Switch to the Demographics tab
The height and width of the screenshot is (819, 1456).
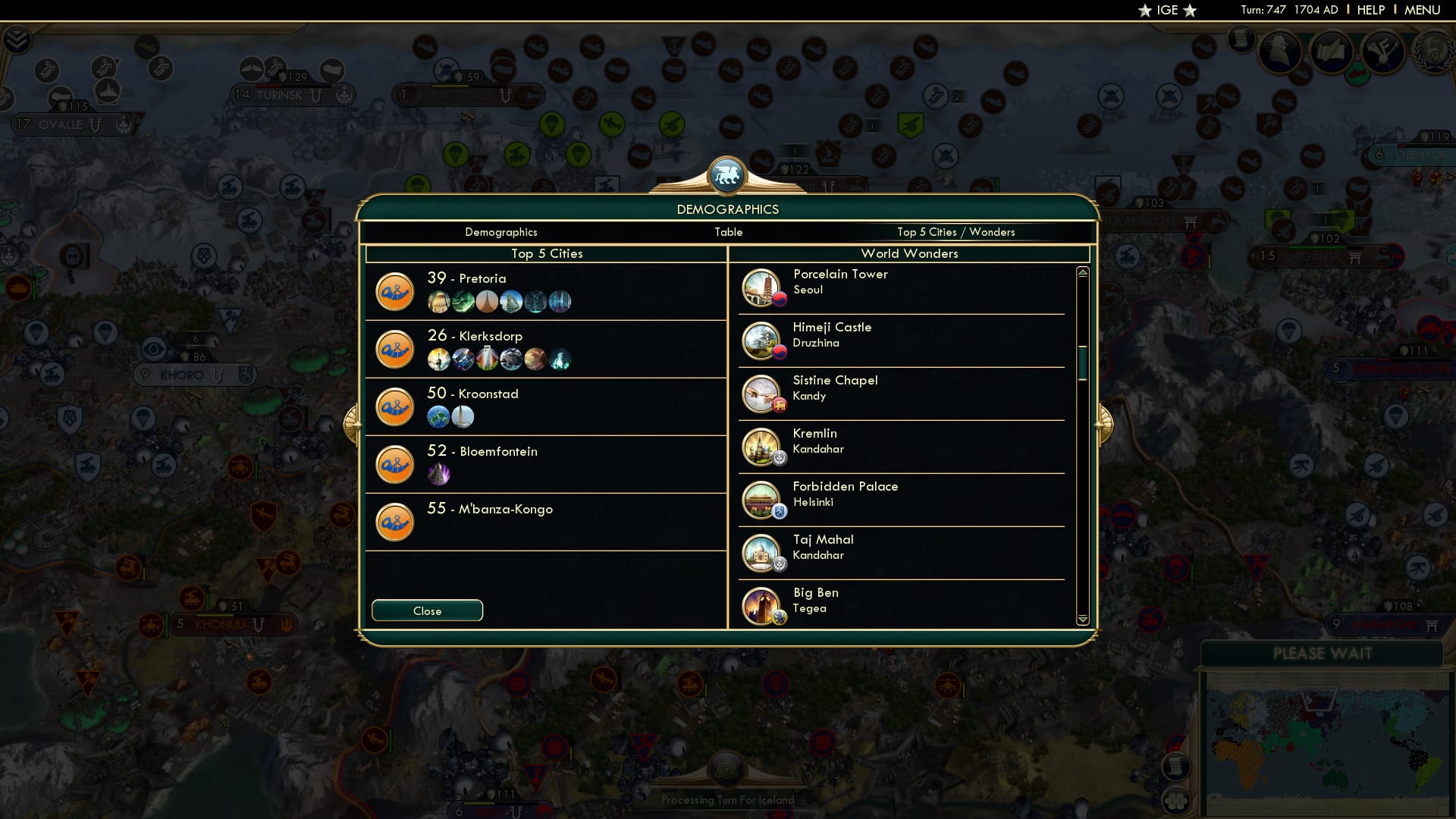502,232
